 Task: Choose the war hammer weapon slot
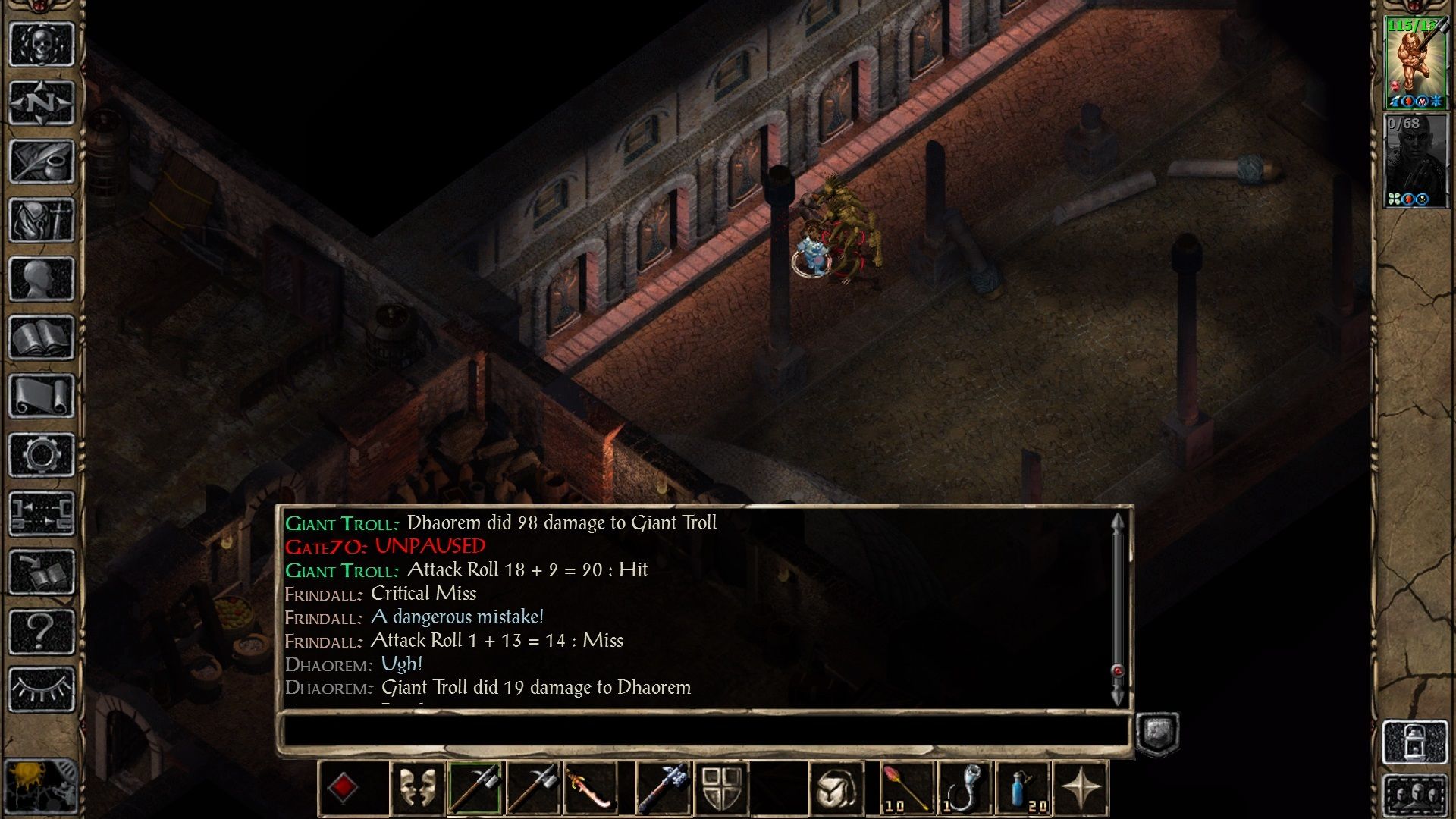663,789
